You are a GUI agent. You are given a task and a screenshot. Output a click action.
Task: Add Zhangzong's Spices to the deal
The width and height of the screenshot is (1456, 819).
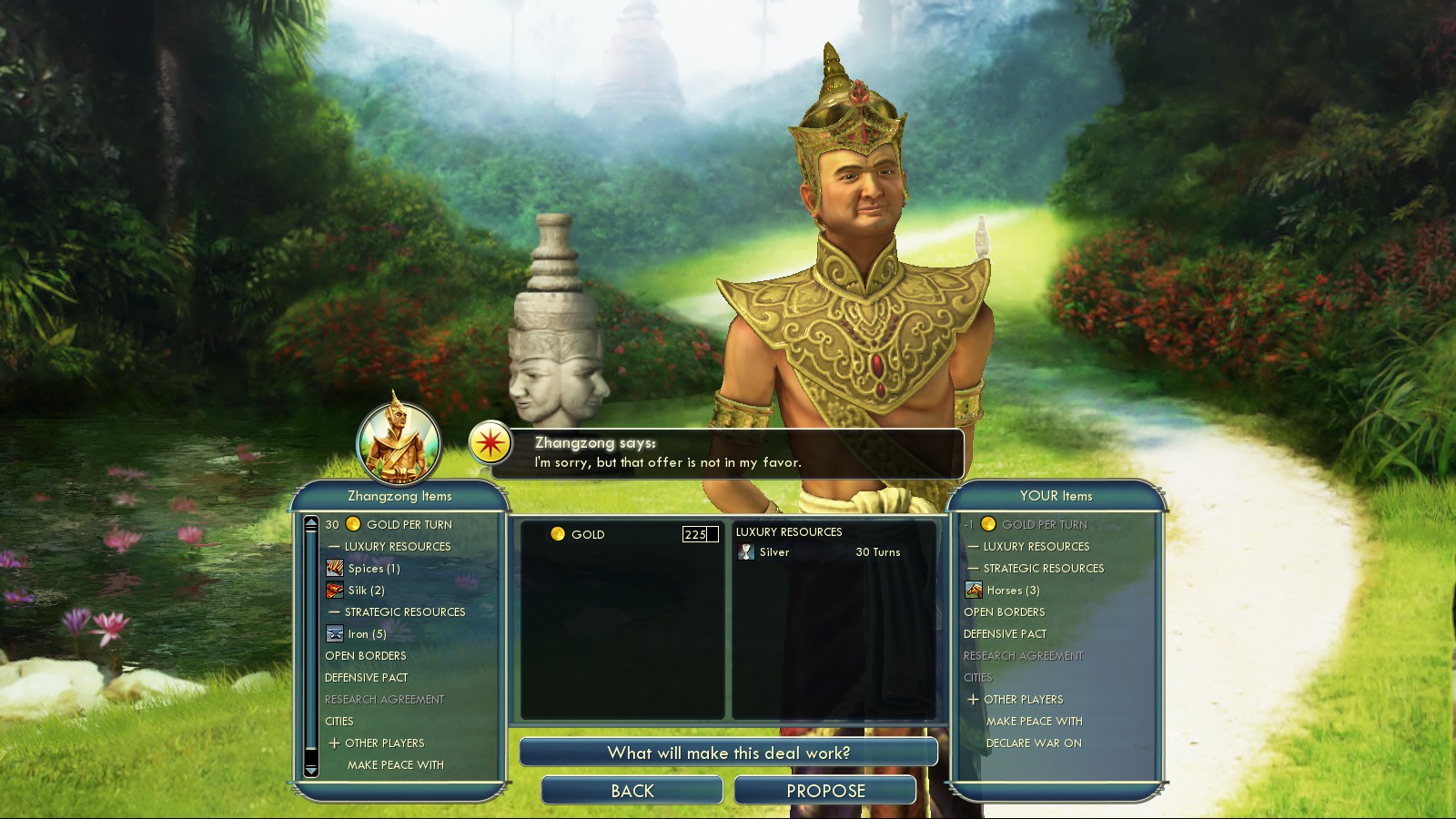373,569
